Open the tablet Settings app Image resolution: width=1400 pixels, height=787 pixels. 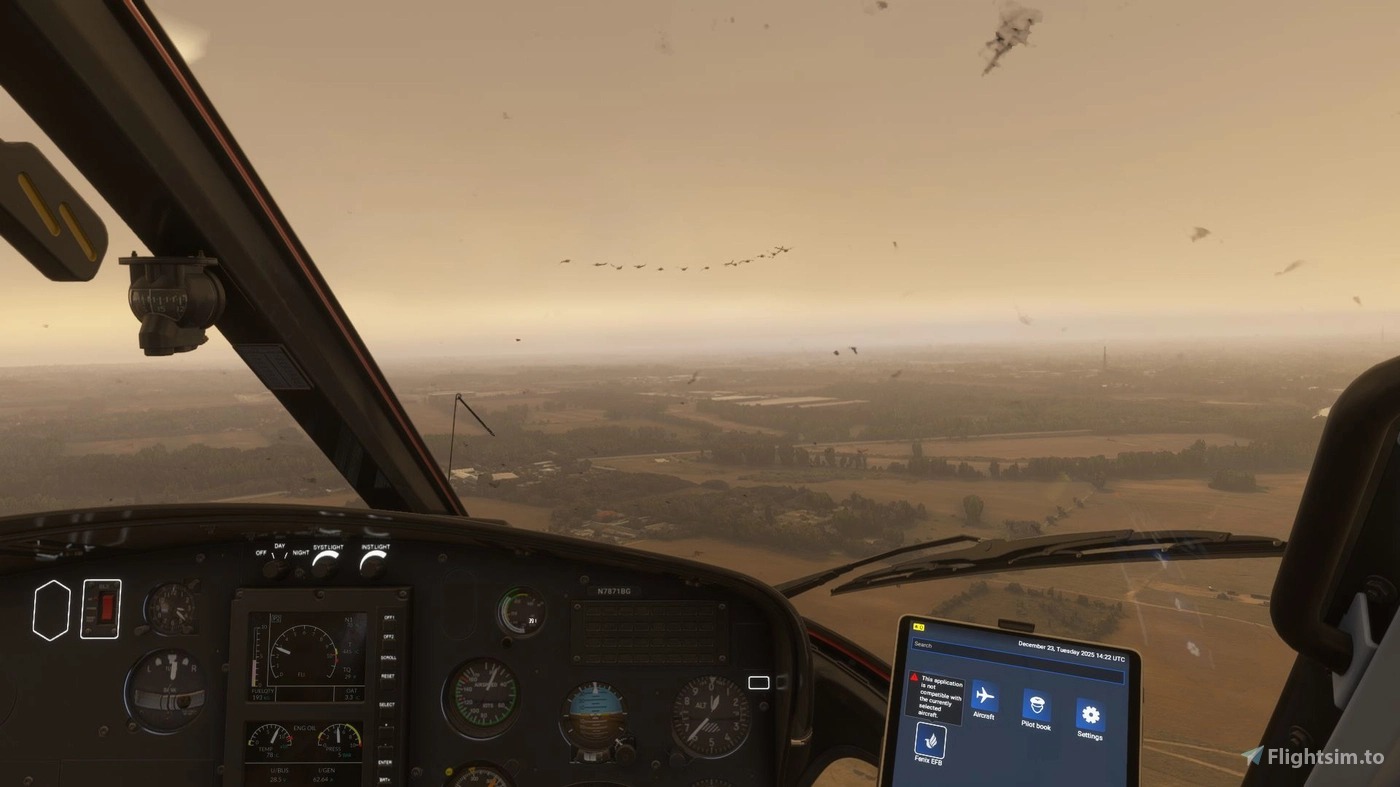pos(1090,715)
